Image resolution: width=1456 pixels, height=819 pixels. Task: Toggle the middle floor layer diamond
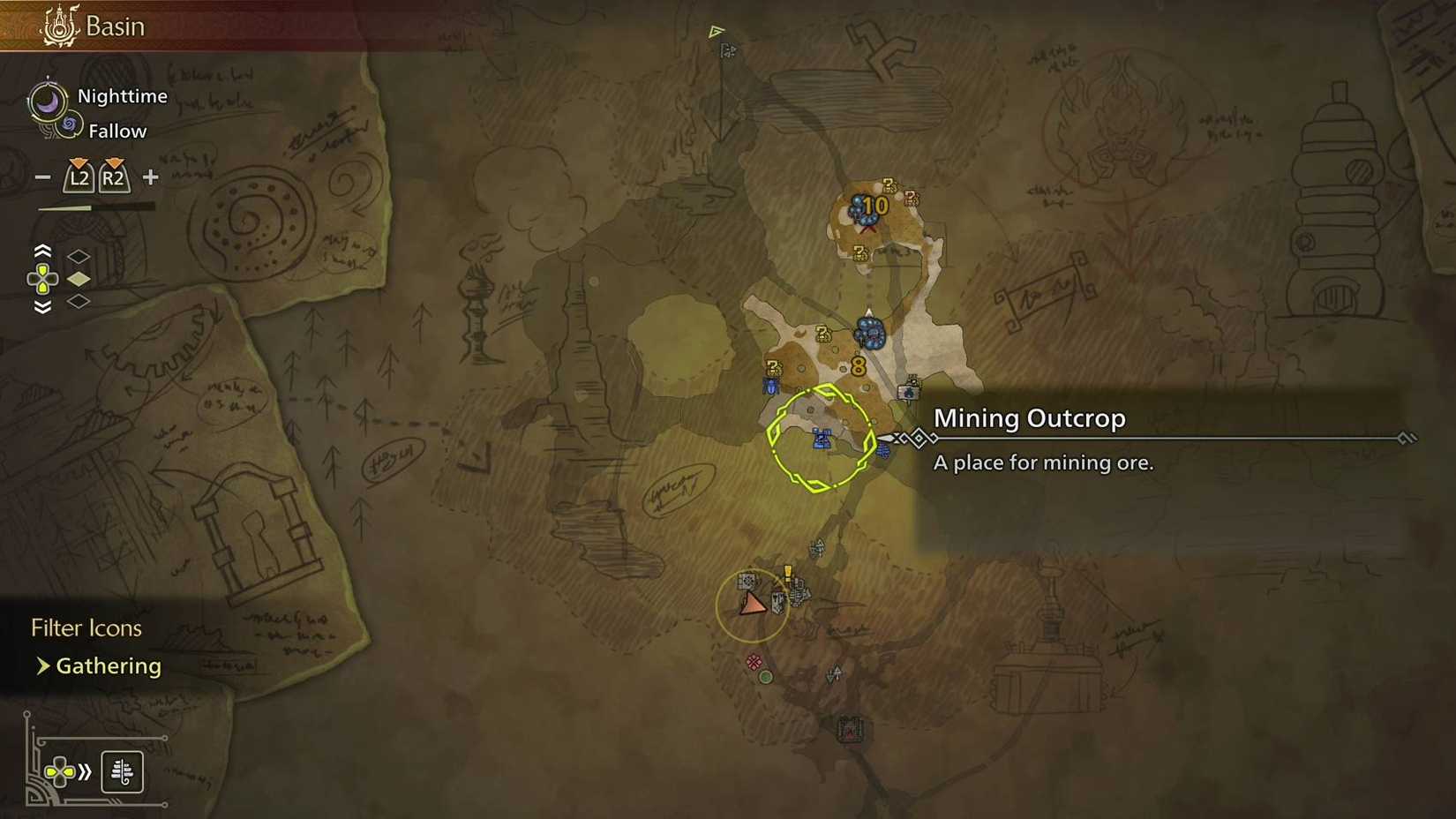(79, 278)
